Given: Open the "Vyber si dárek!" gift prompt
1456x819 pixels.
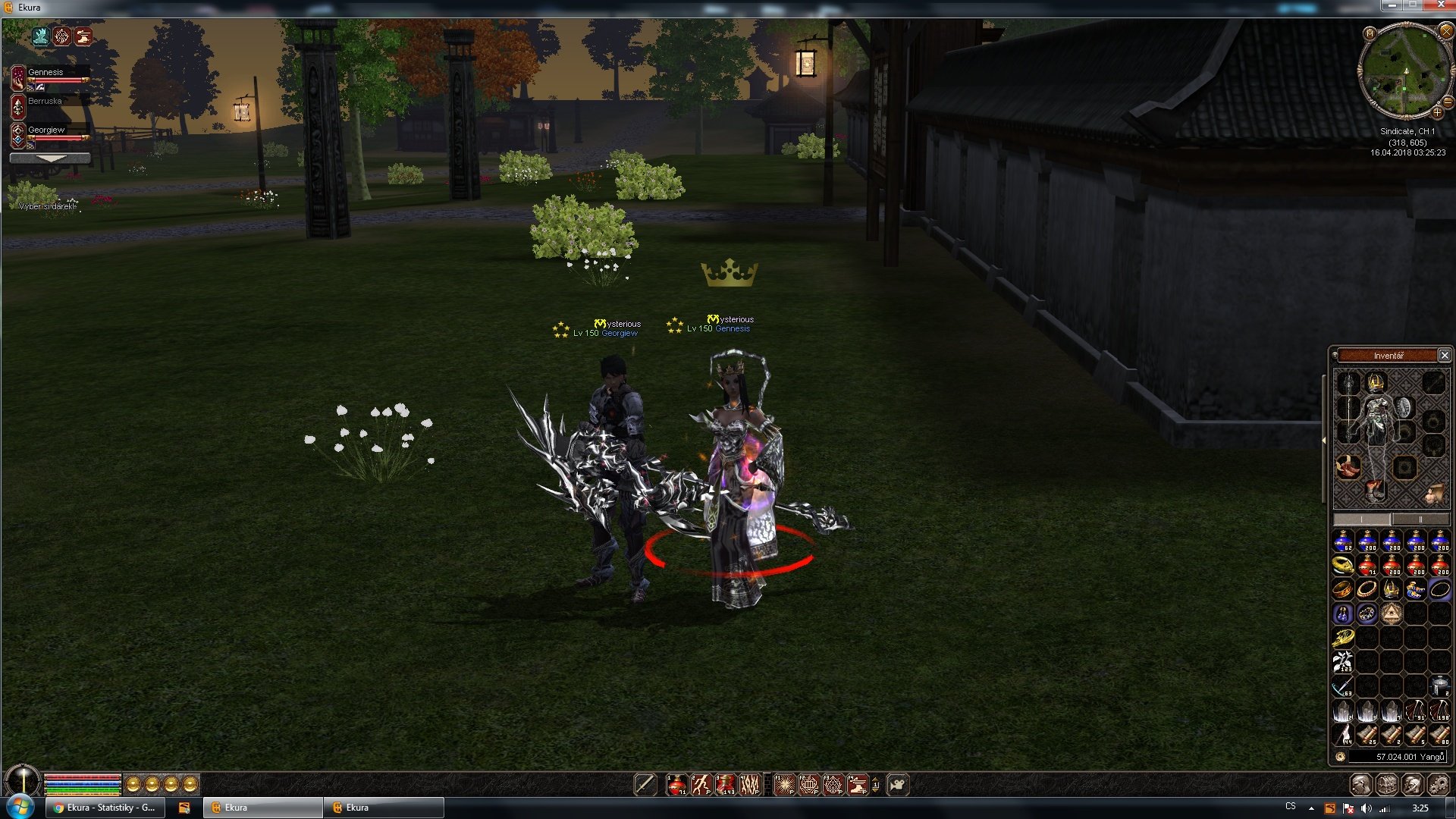Looking at the screenshot, I should pyautogui.click(x=47, y=206).
